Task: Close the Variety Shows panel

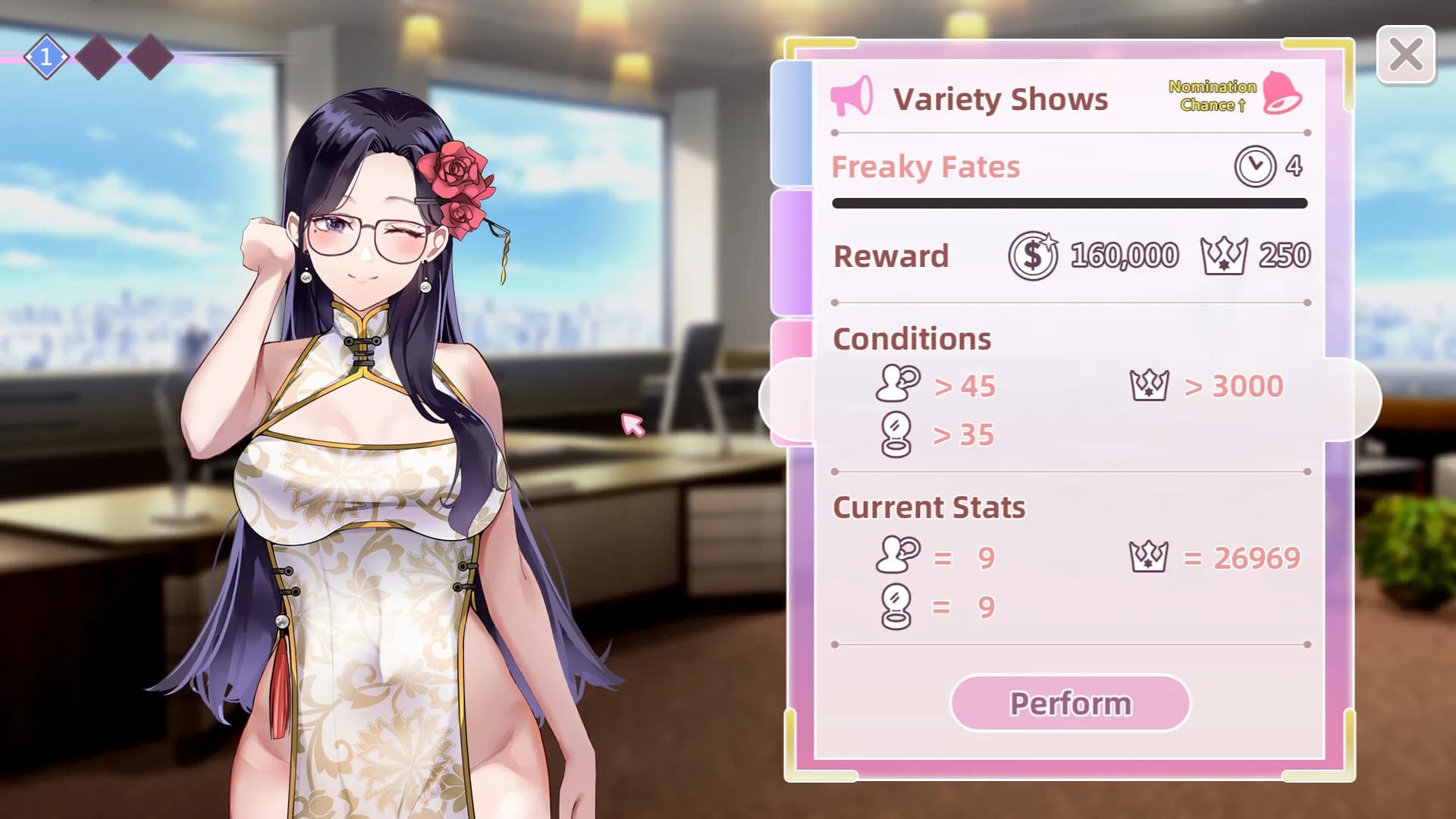Action: [1405, 55]
